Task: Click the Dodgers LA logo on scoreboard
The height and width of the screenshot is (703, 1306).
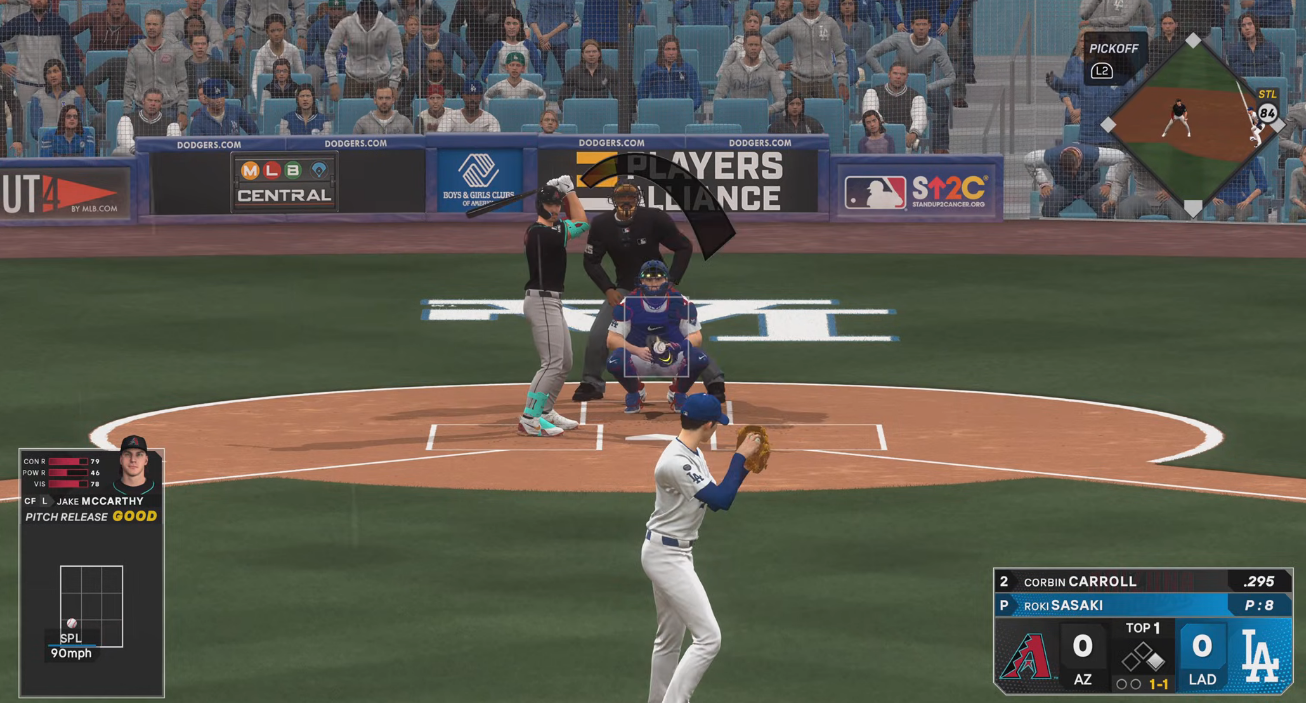Action: pos(1259,657)
